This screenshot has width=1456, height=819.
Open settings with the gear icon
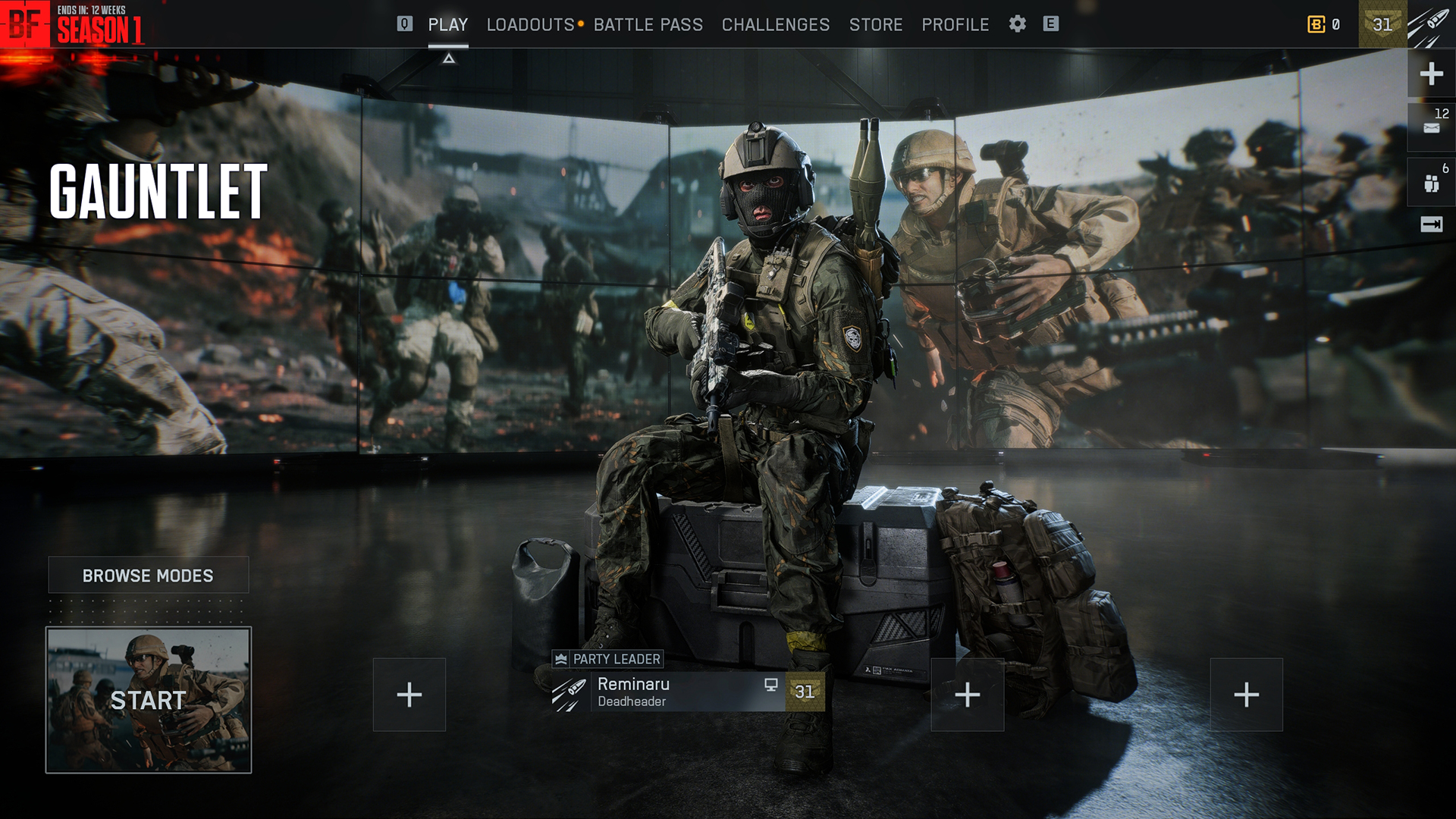pyautogui.click(x=1017, y=24)
